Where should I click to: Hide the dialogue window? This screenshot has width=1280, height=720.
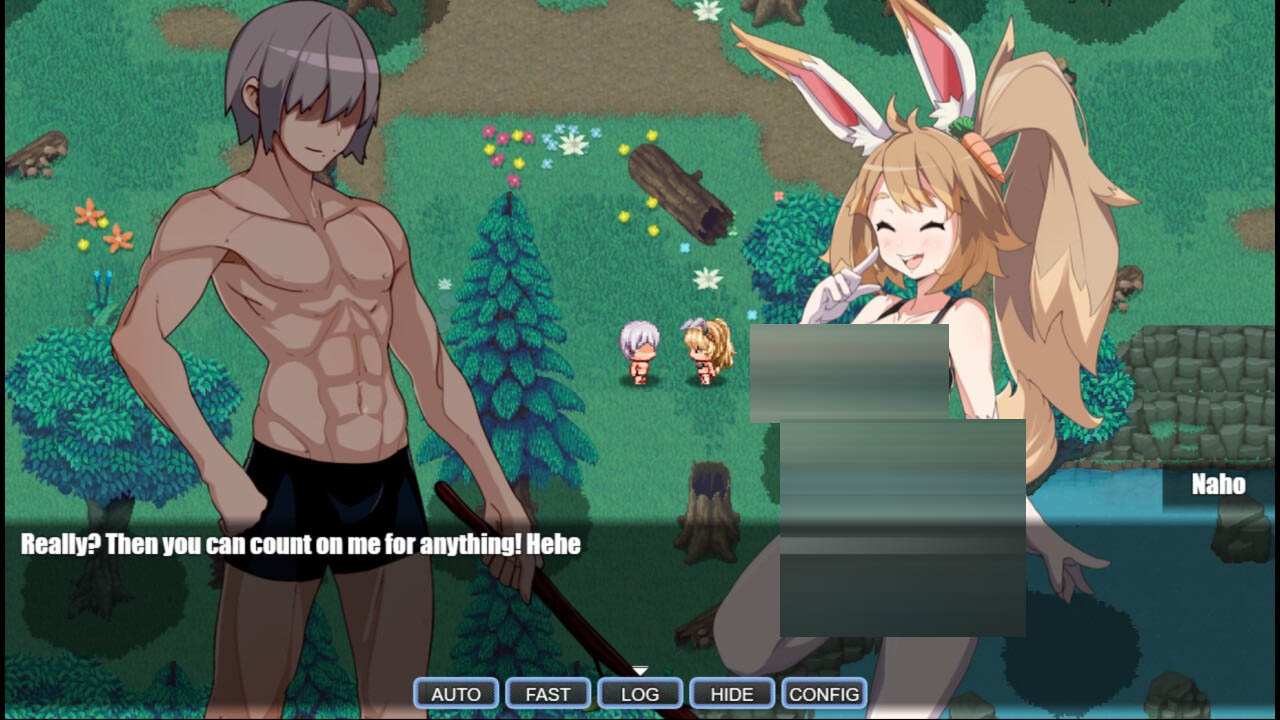coord(732,694)
